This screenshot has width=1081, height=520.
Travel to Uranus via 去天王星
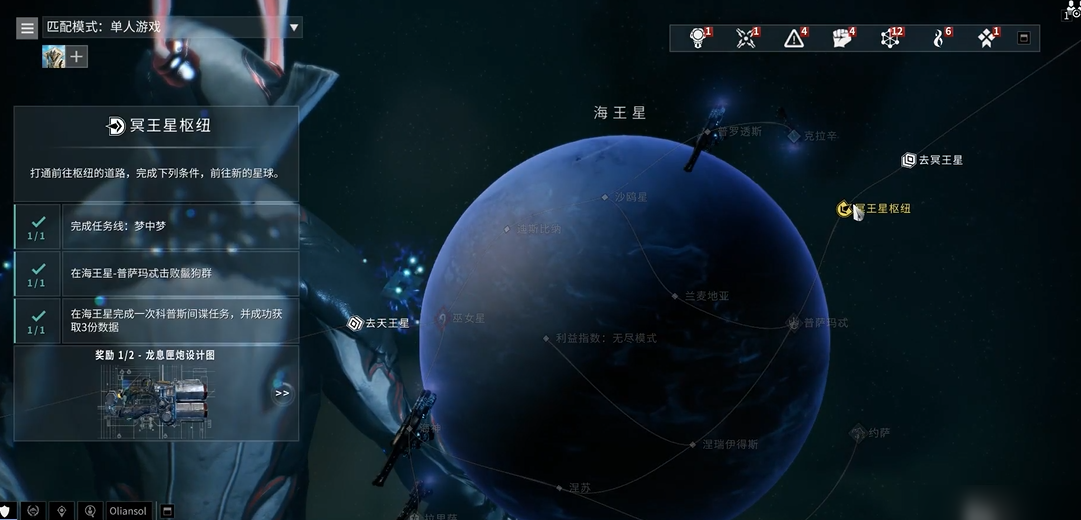coord(378,323)
